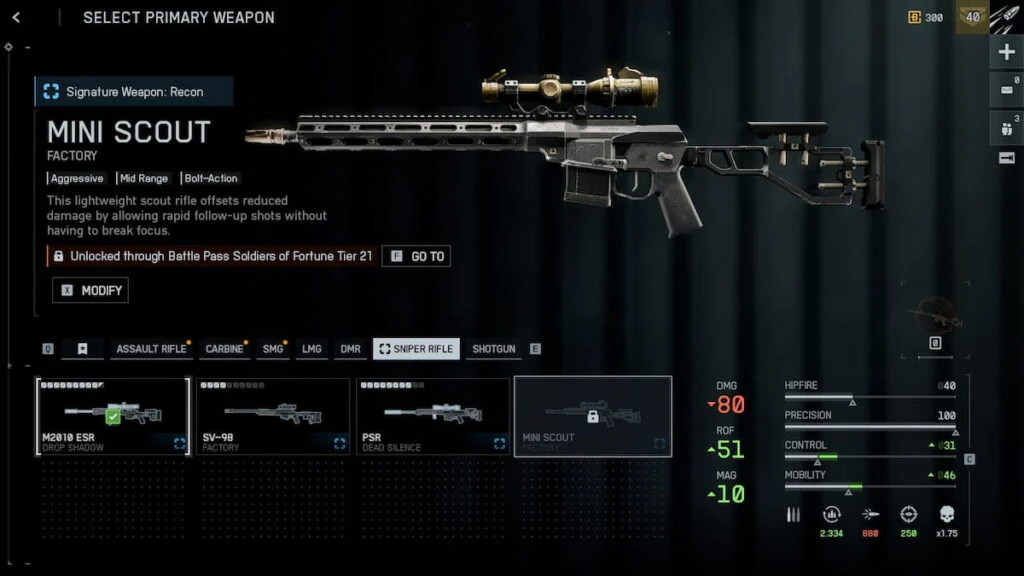
Task: Switch to the Carbine category
Action: coord(224,349)
